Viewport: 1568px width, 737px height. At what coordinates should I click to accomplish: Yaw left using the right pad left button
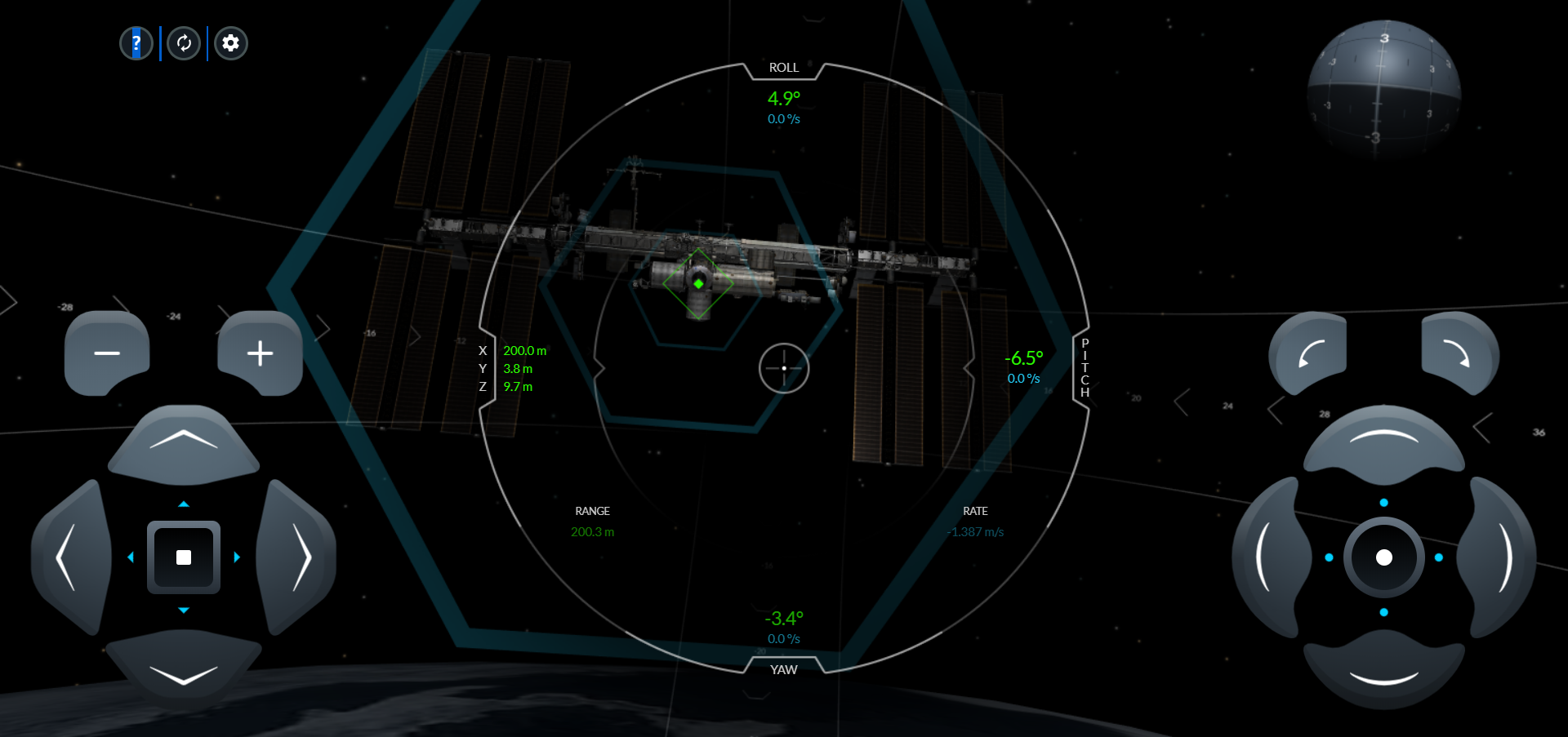coord(1267,557)
